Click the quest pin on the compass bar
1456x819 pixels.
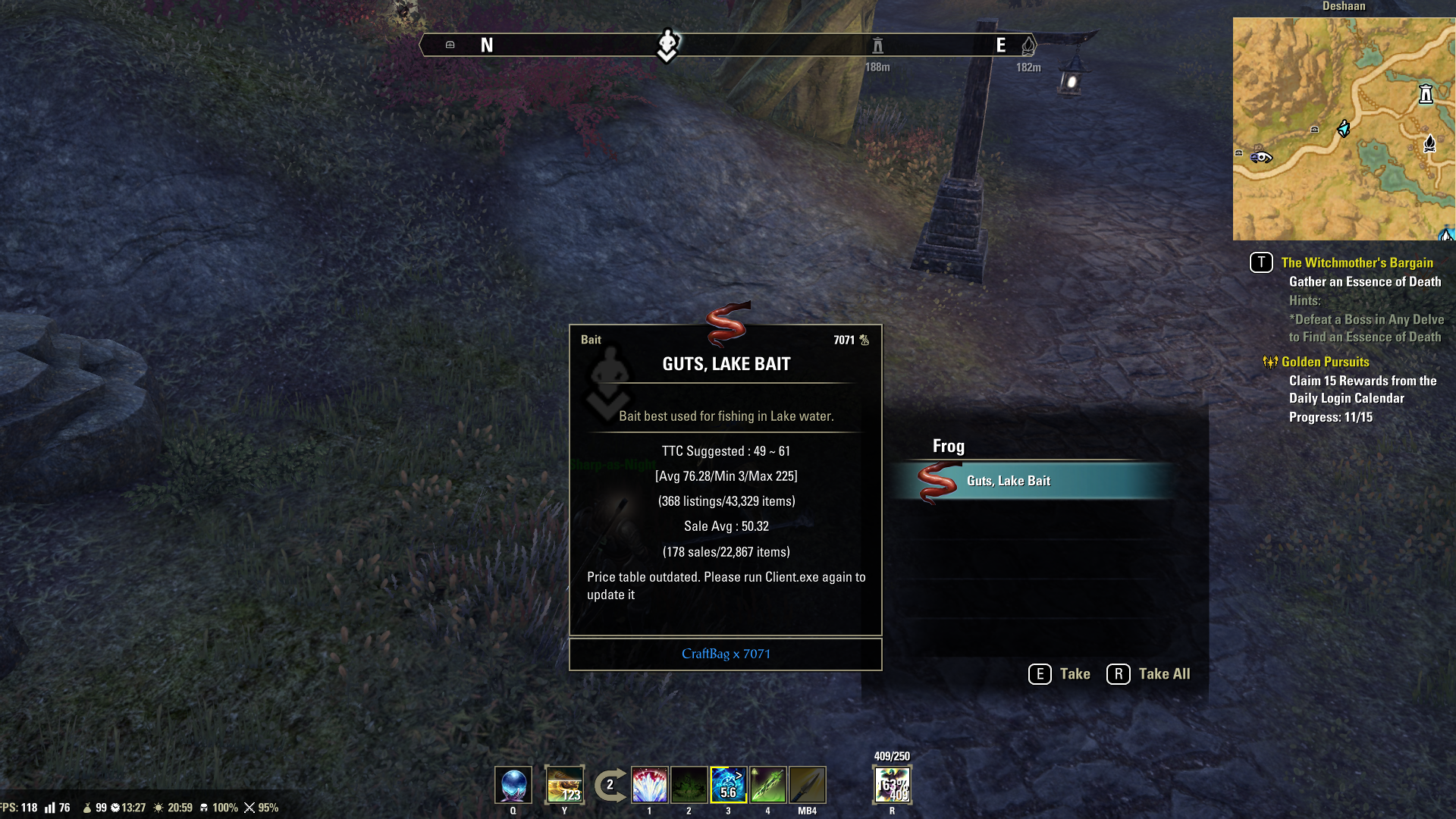(667, 44)
